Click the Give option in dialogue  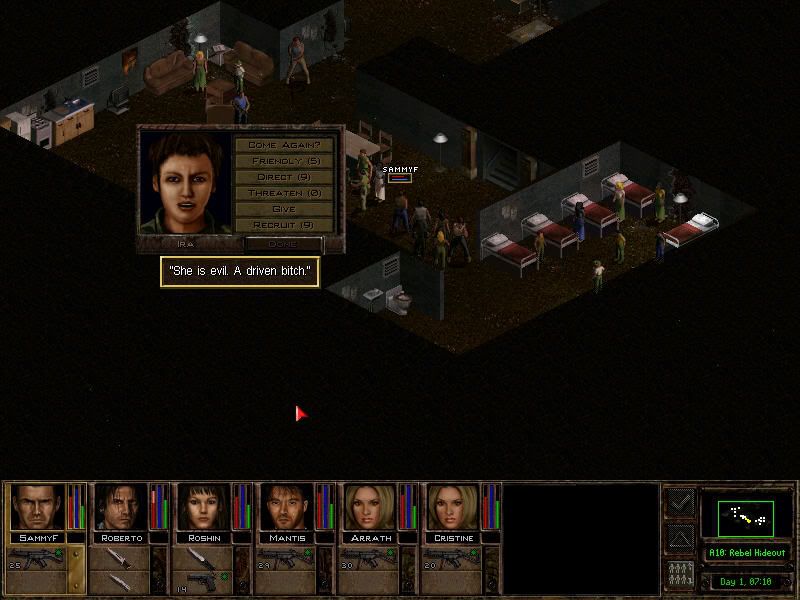285,209
